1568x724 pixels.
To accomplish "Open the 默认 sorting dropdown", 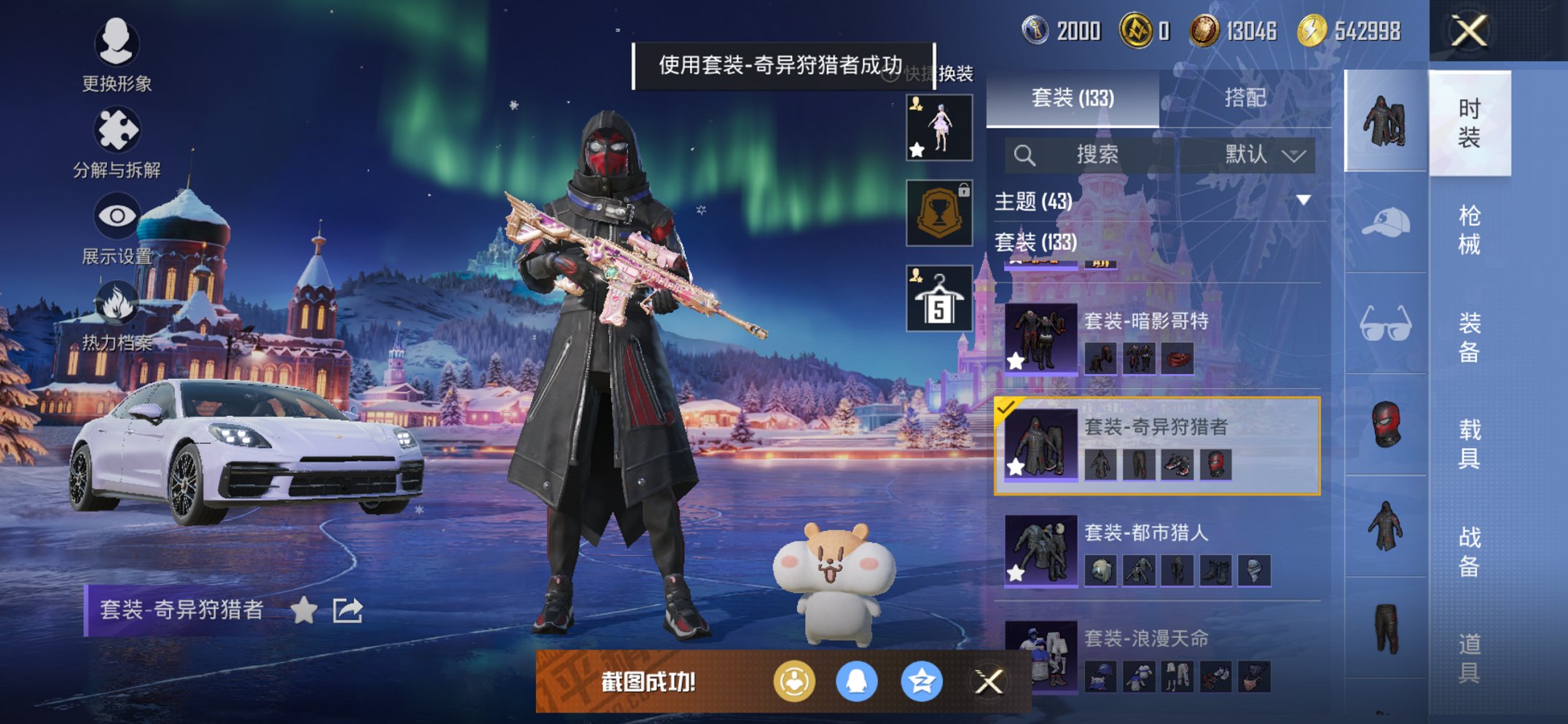I will tap(1255, 154).
